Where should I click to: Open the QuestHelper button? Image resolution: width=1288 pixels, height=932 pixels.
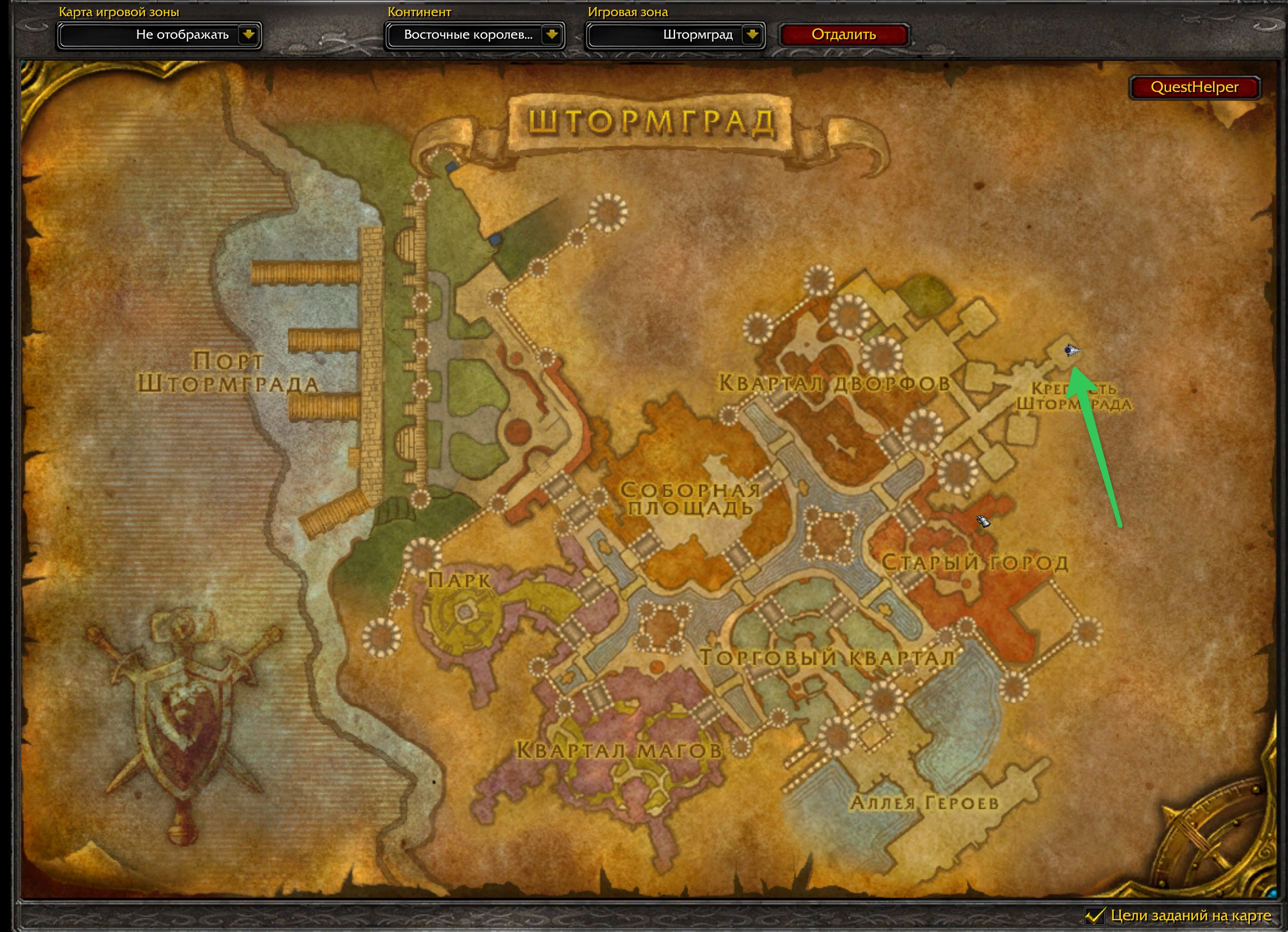point(1194,88)
